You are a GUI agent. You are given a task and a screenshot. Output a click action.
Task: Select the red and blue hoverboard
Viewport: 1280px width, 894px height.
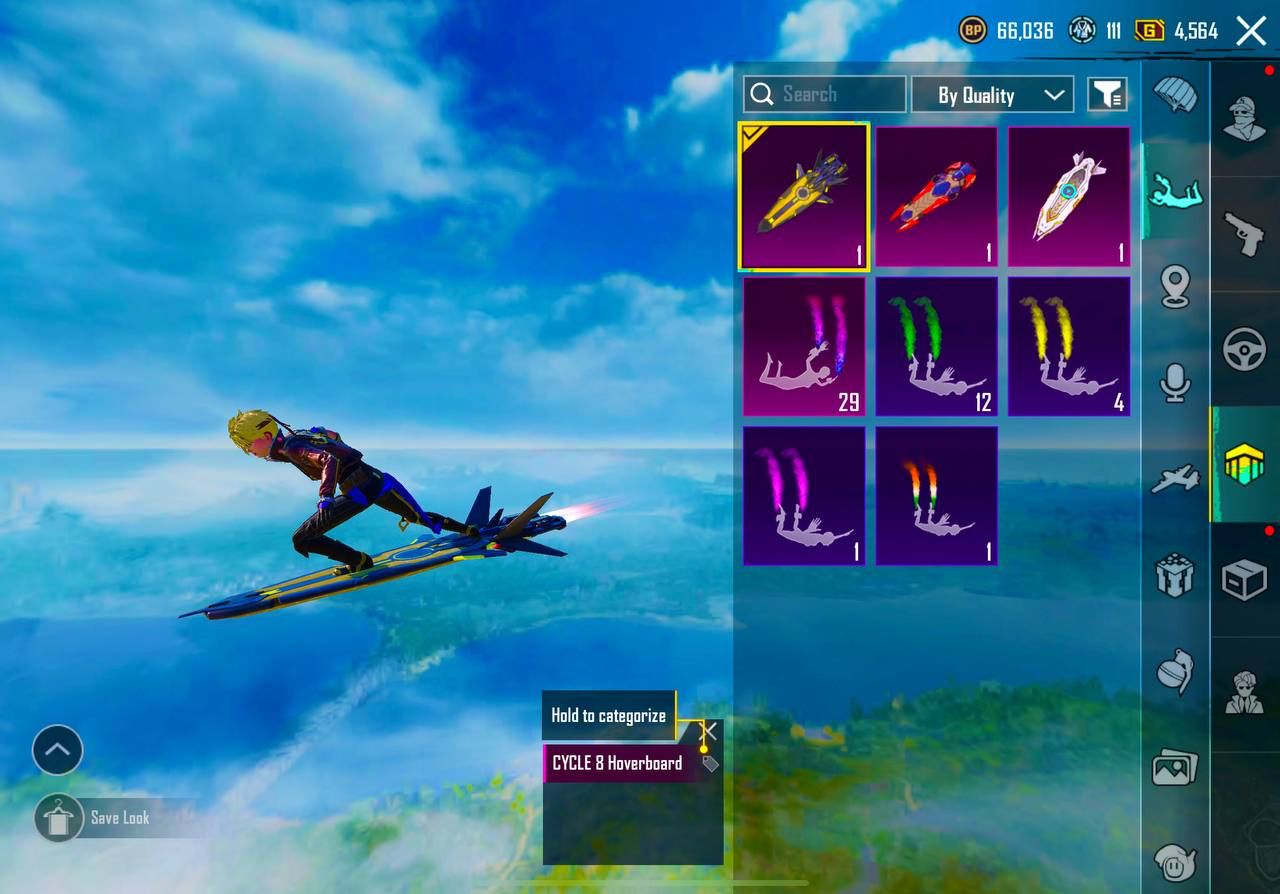(936, 197)
